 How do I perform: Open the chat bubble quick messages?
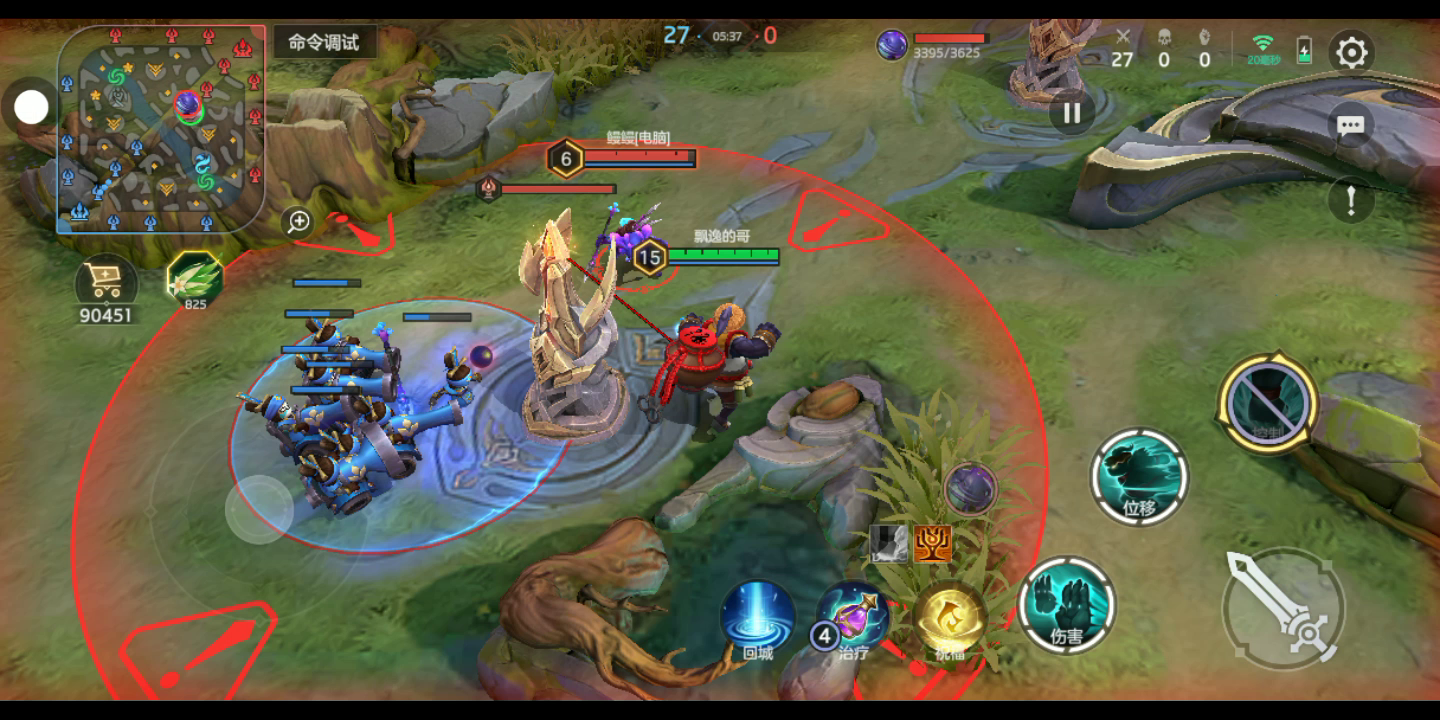1351,126
